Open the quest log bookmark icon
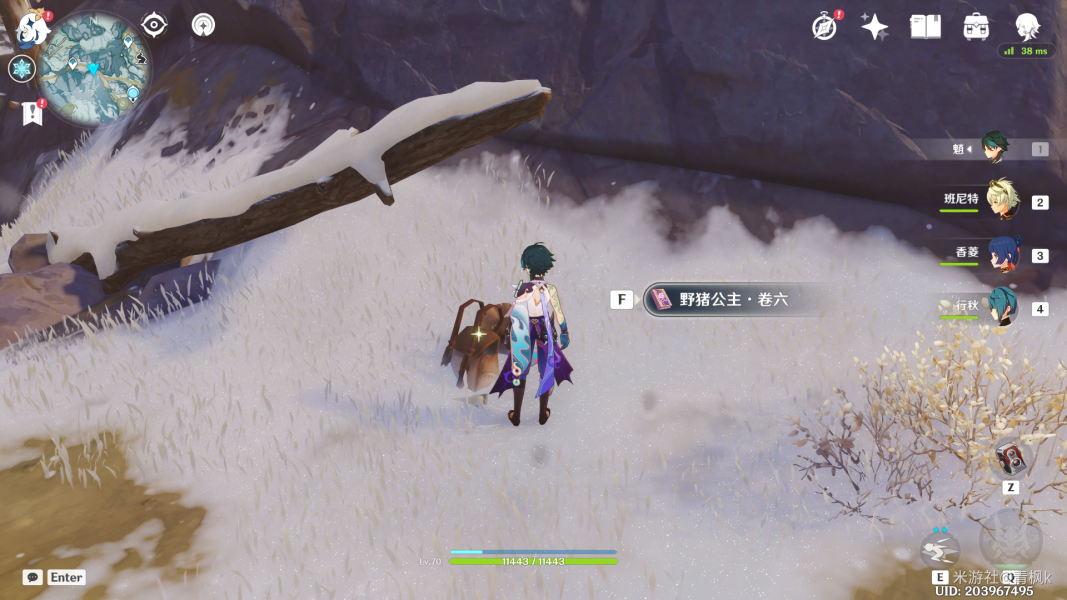The image size is (1067, 600). coord(32,113)
